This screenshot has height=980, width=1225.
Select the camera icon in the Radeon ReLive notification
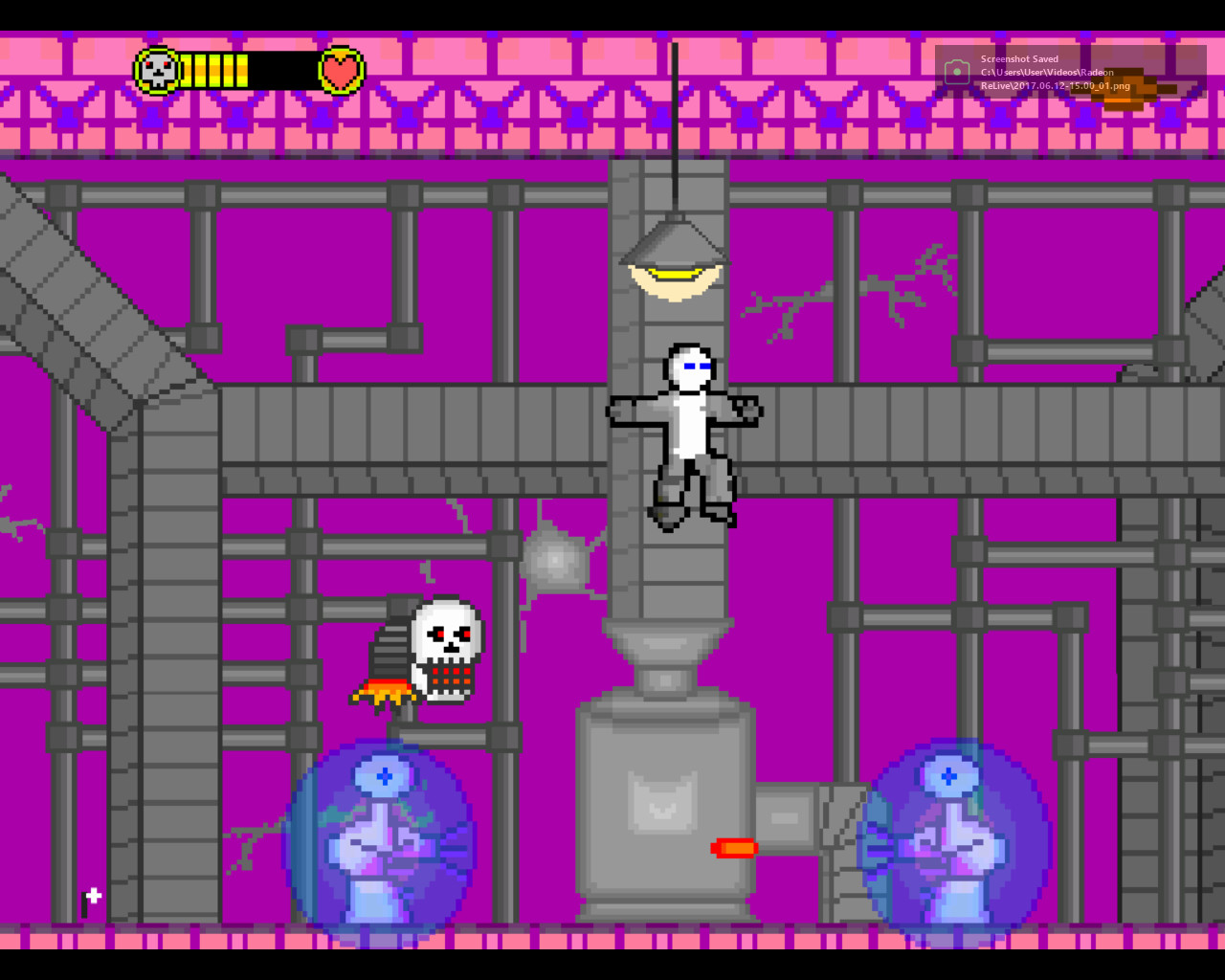click(x=957, y=70)
